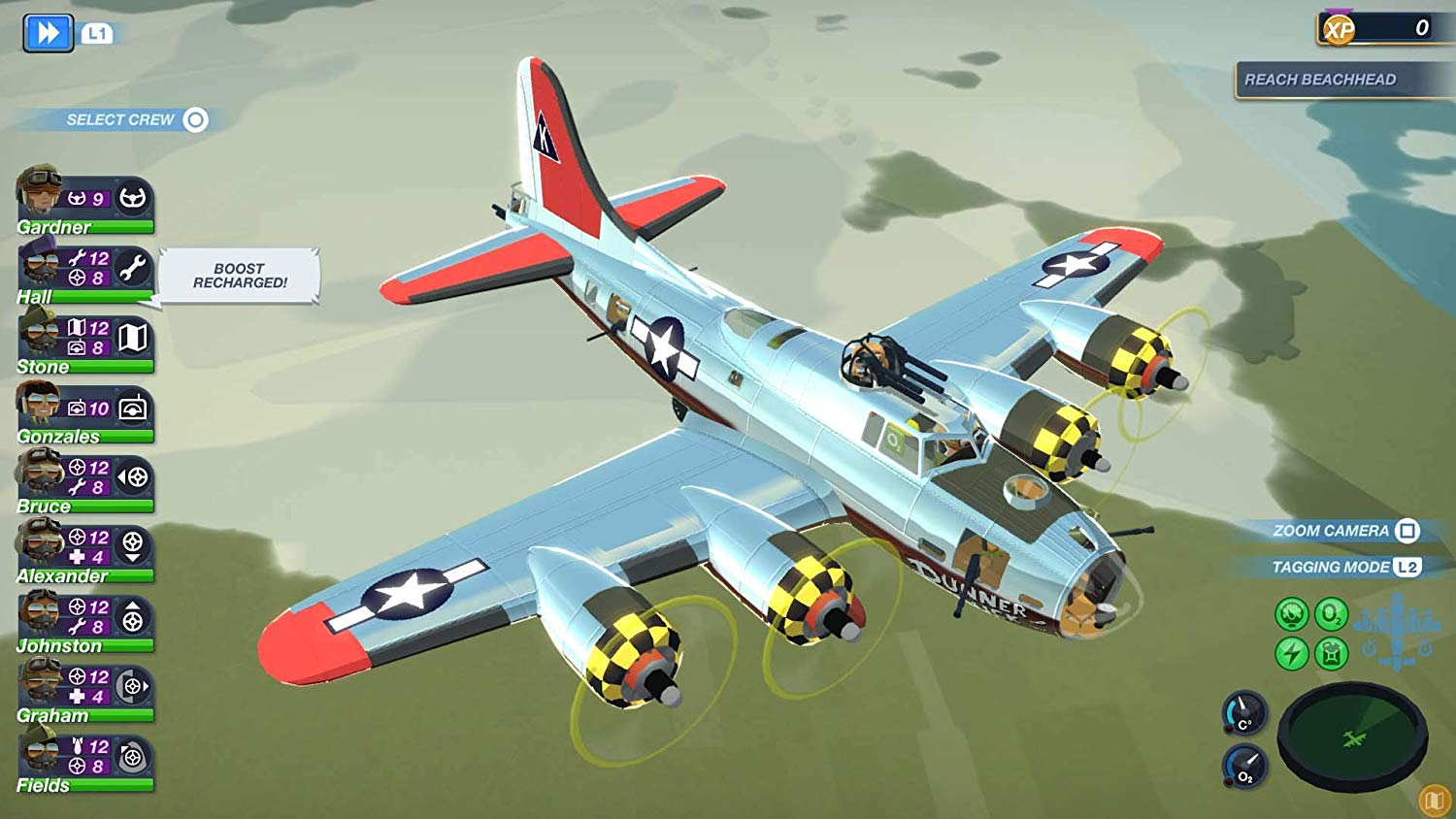Viewport: 1456px width, 819px height.
Task: Select Alexander's ball turret icon
Action: point(135,548)
